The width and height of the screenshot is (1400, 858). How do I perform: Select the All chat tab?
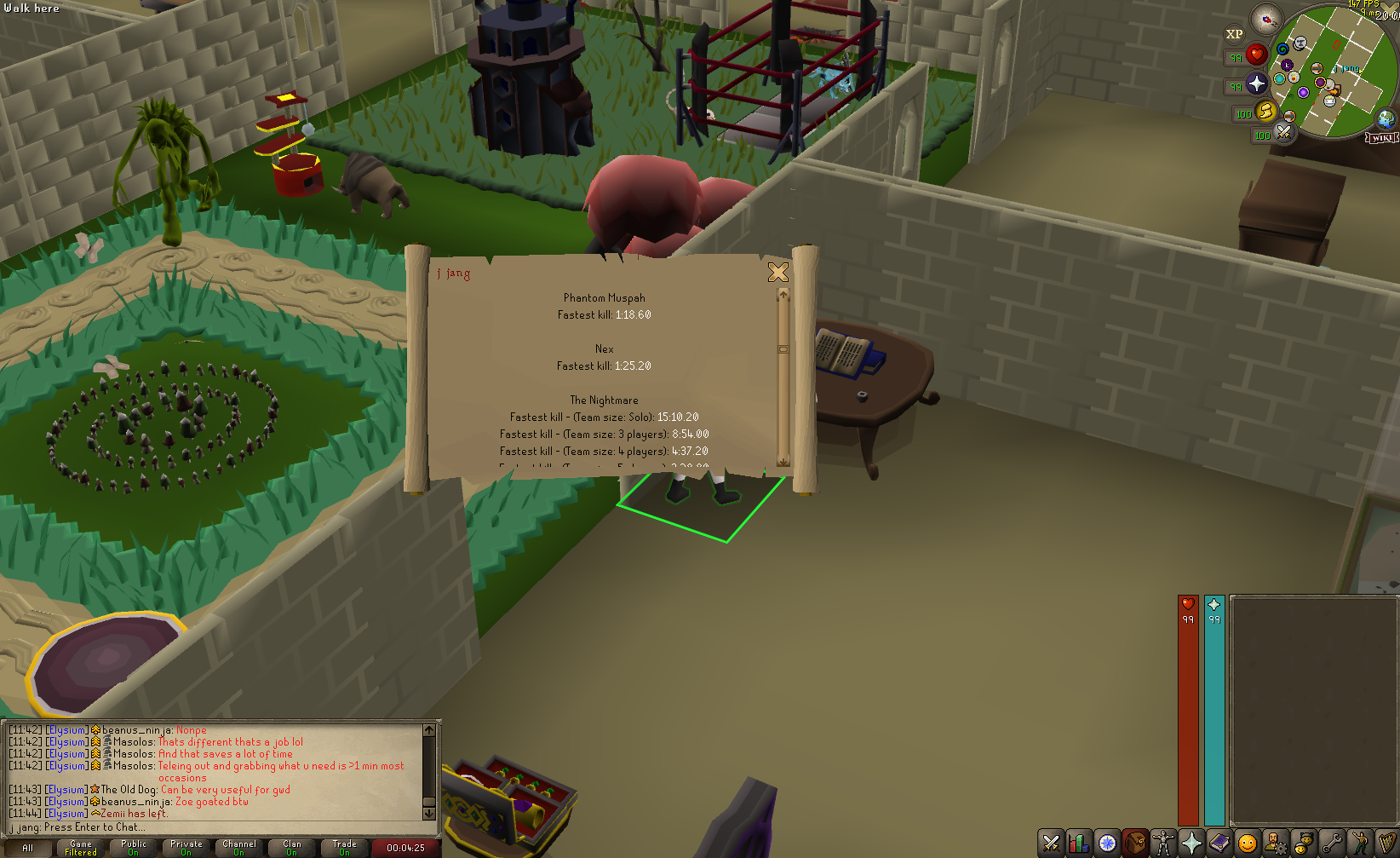(28, 848)
